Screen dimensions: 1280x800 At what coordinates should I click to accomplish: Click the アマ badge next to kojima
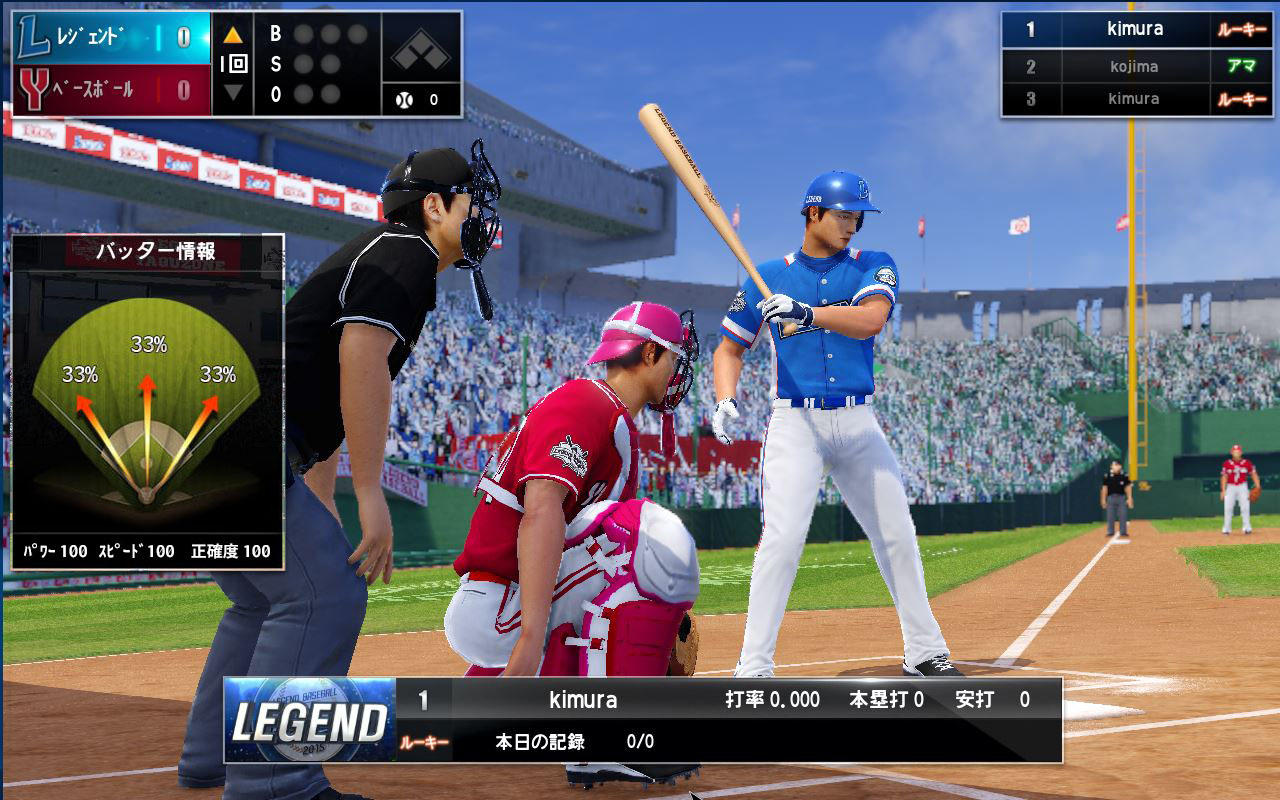point(1243,64)
